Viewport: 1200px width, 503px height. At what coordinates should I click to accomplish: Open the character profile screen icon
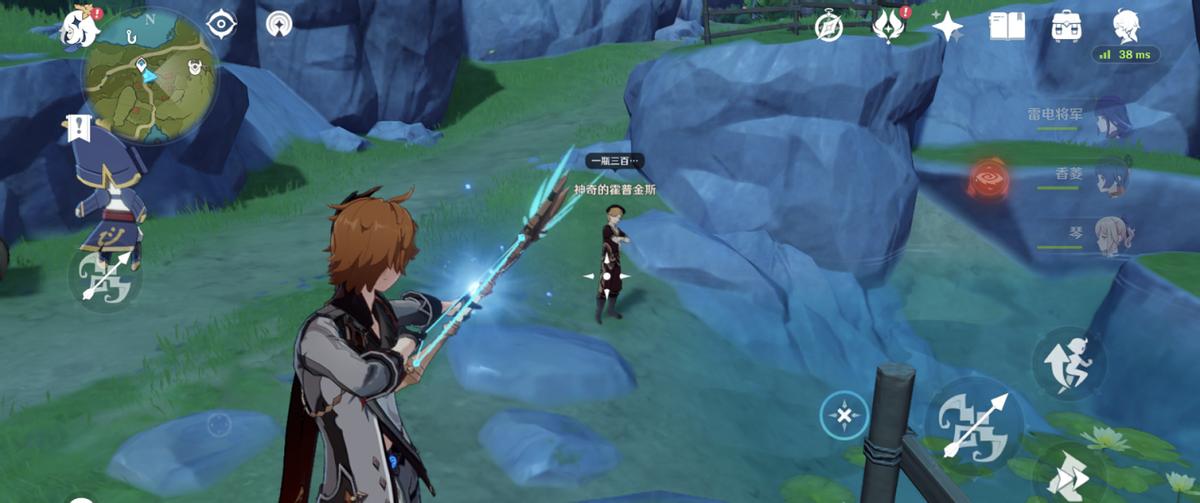click(x=1126, y=26)
